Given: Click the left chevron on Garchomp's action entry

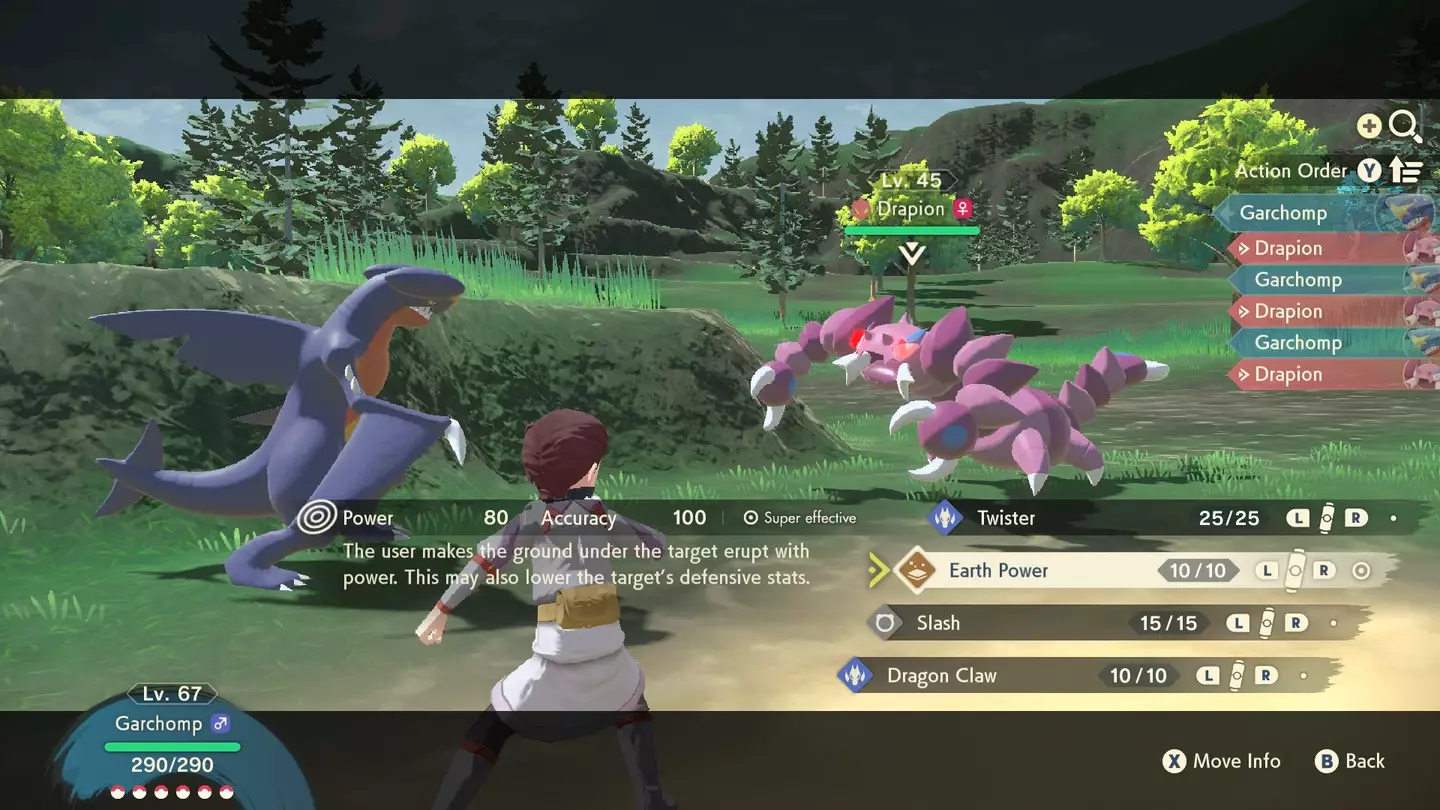Looking at the screenshot, I should pyautogui.click(x=1224, y=212).
